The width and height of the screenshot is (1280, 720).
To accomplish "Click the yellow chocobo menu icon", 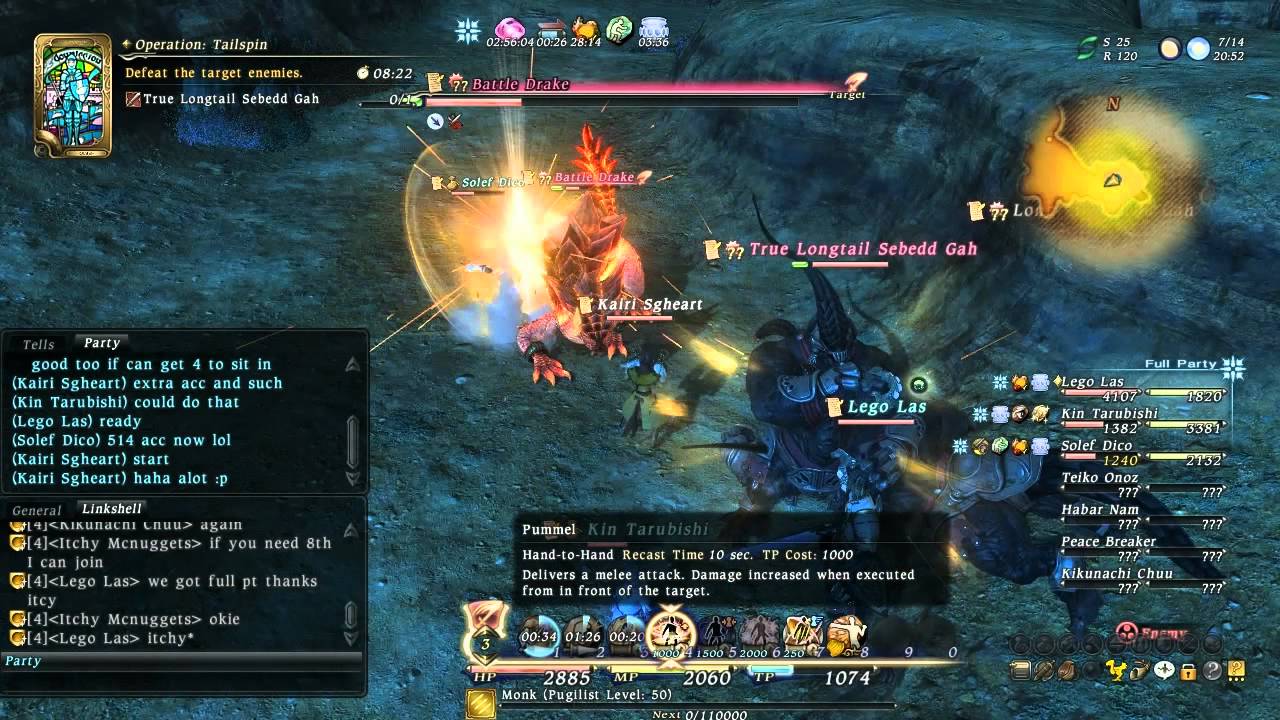I will (1116, 670).
